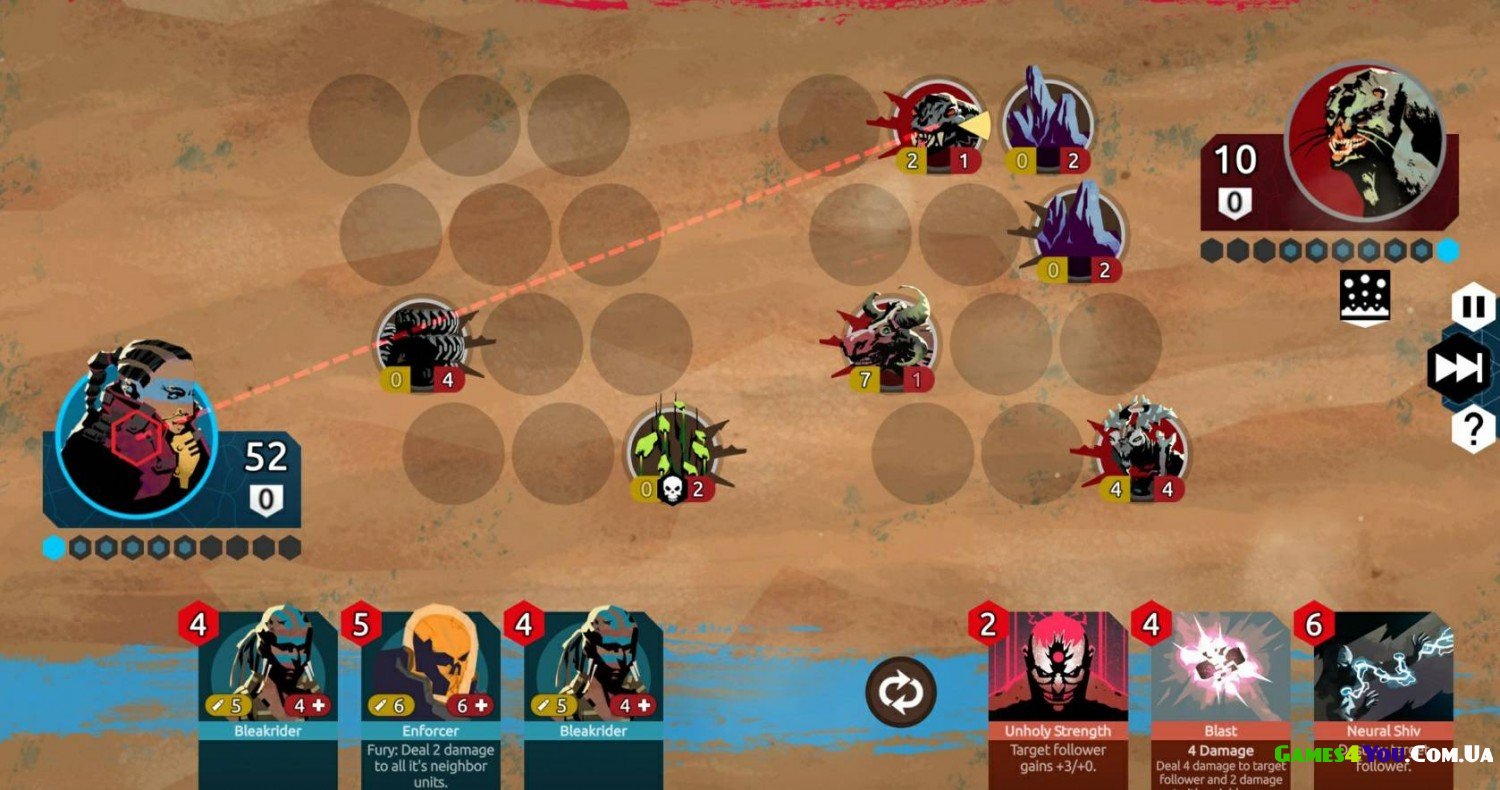Pause the game
Image resolution: width=1500 pixels, height=790 pixels.
(x=1473, y=307)
